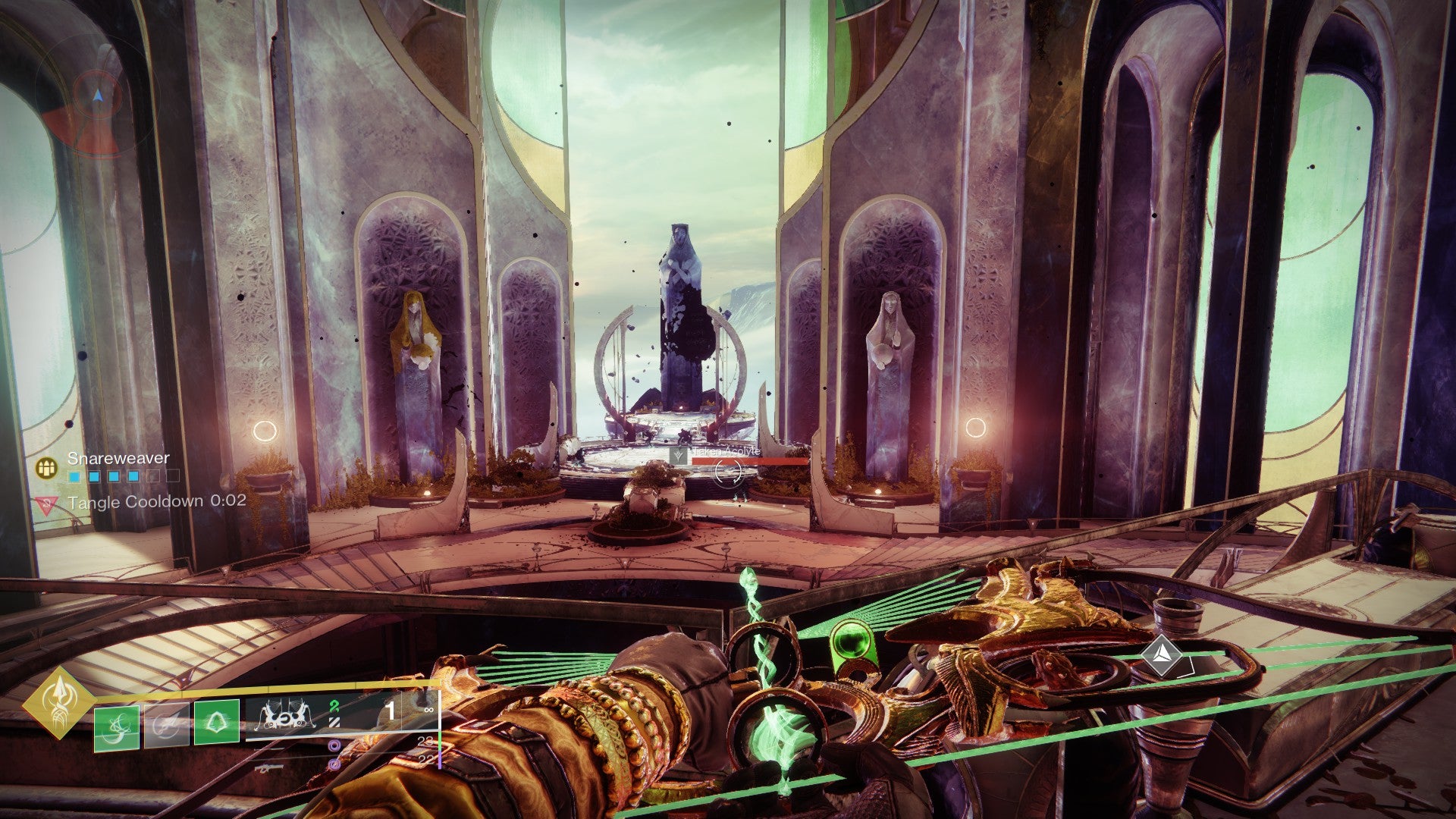Trigger the green class ability icon

(217, 723)
